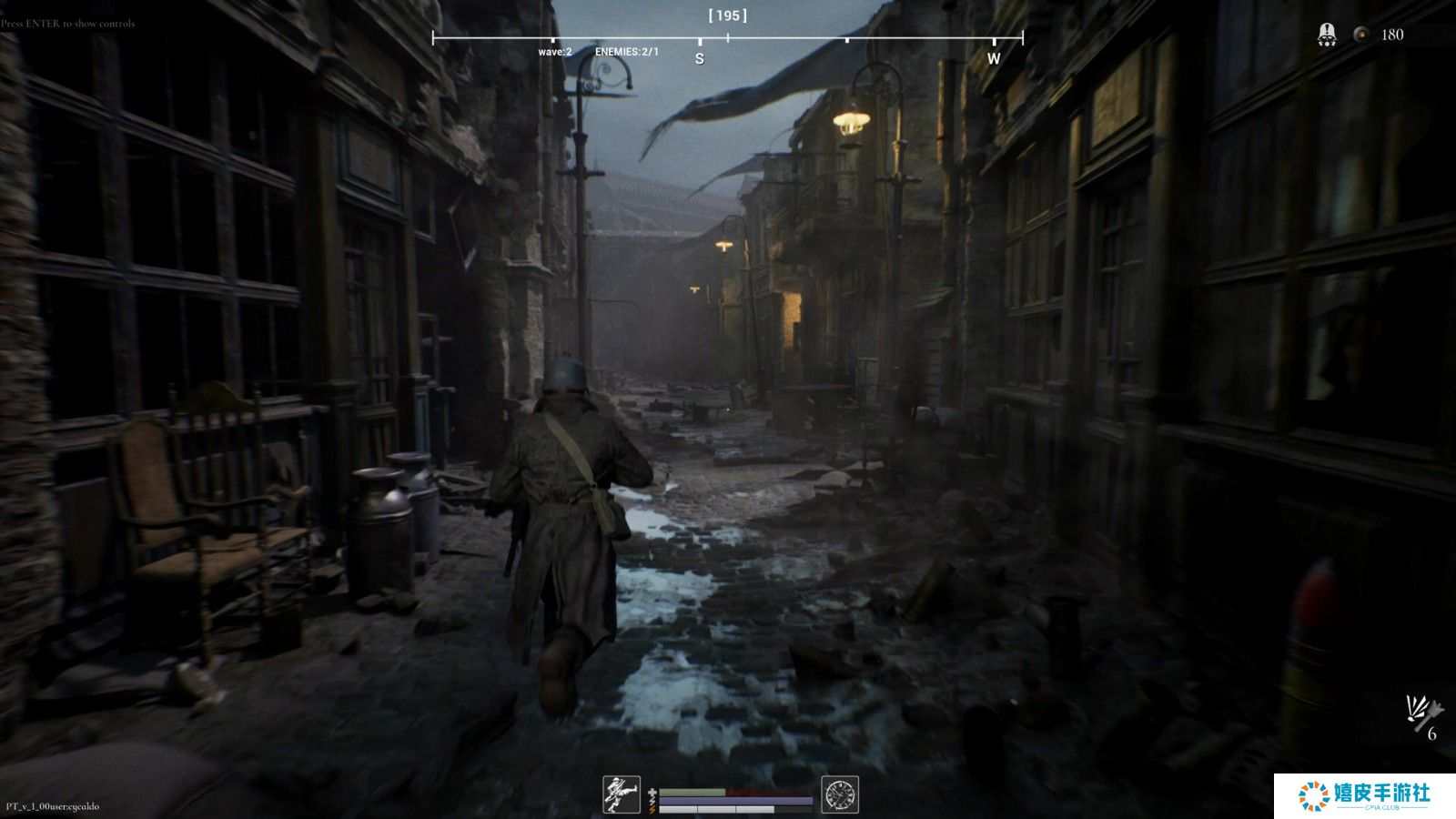Select the clock dial ability icon
Image resolution: width=1456 pixels, height=819 pixels.
840,794
